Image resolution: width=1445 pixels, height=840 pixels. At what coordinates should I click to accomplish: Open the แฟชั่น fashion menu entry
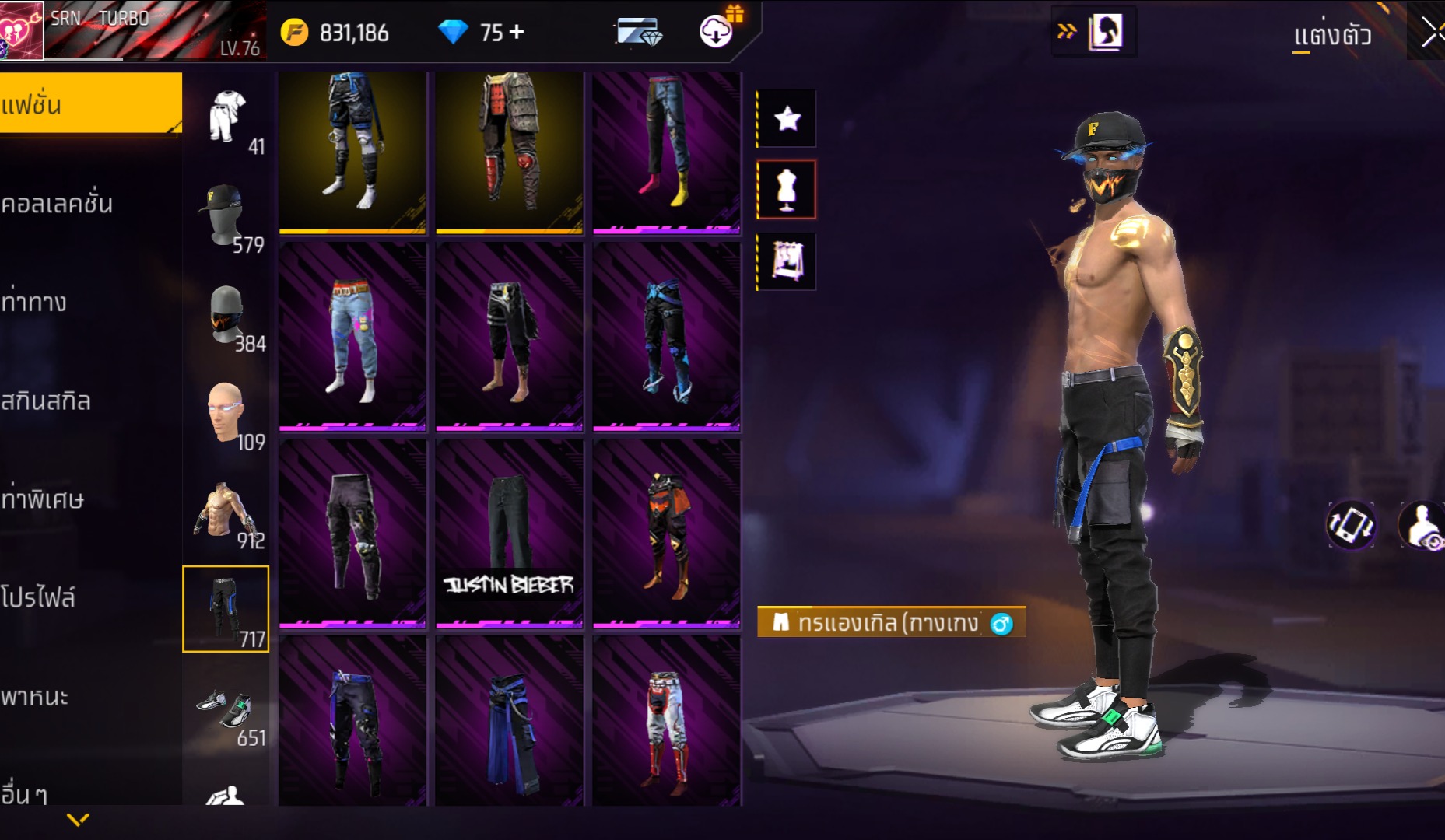(x=89, y=105)
